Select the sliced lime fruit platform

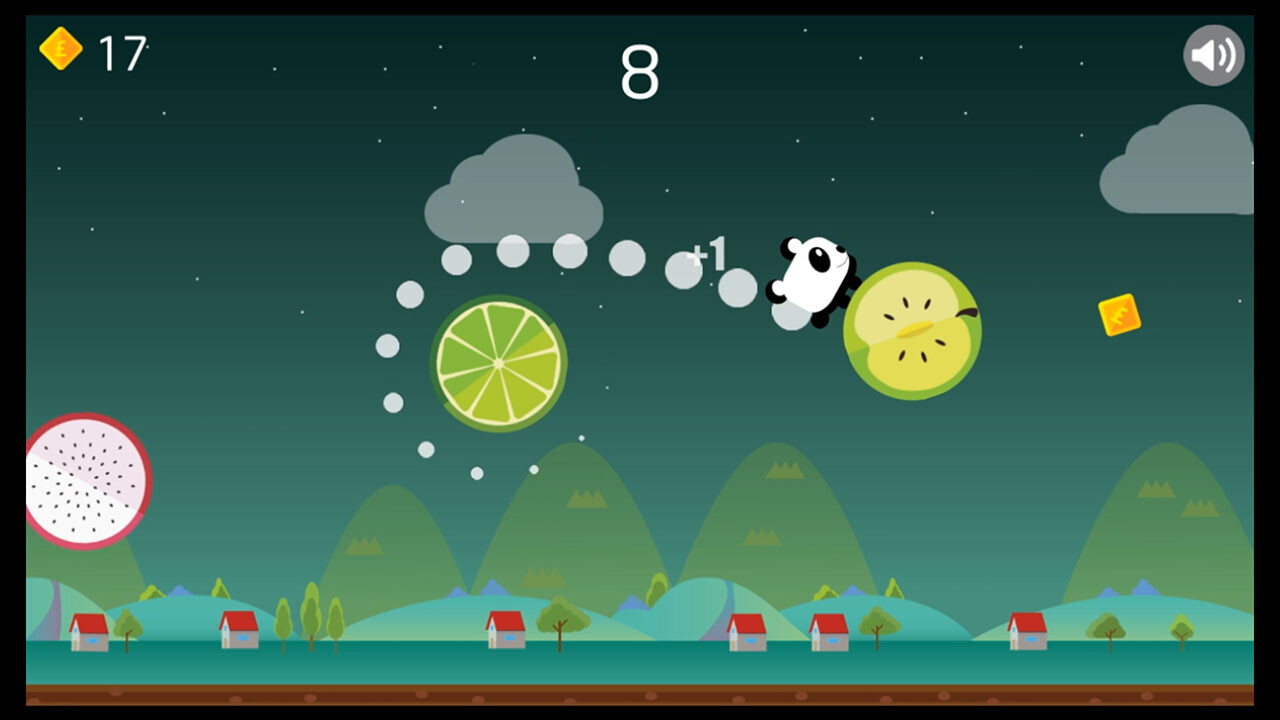(498, 362)
